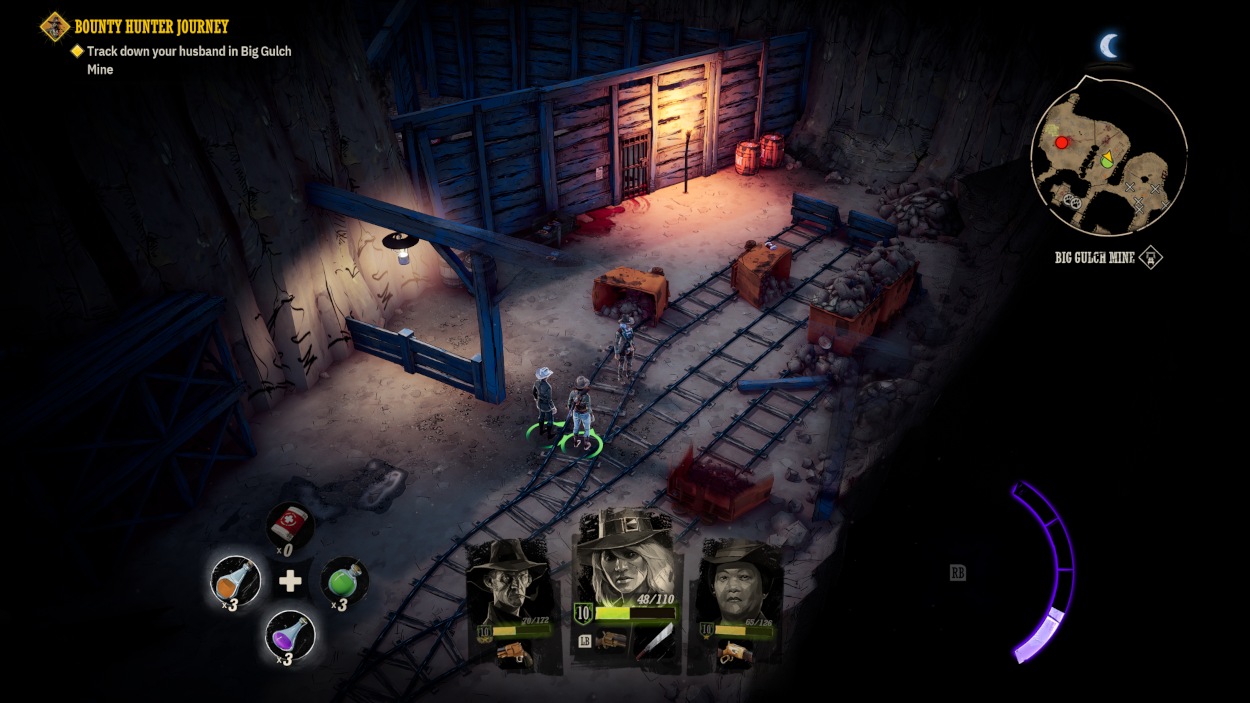Use the green potion item
The image size is (1250, 703).
pyautogui.click(x=344, y=580)
